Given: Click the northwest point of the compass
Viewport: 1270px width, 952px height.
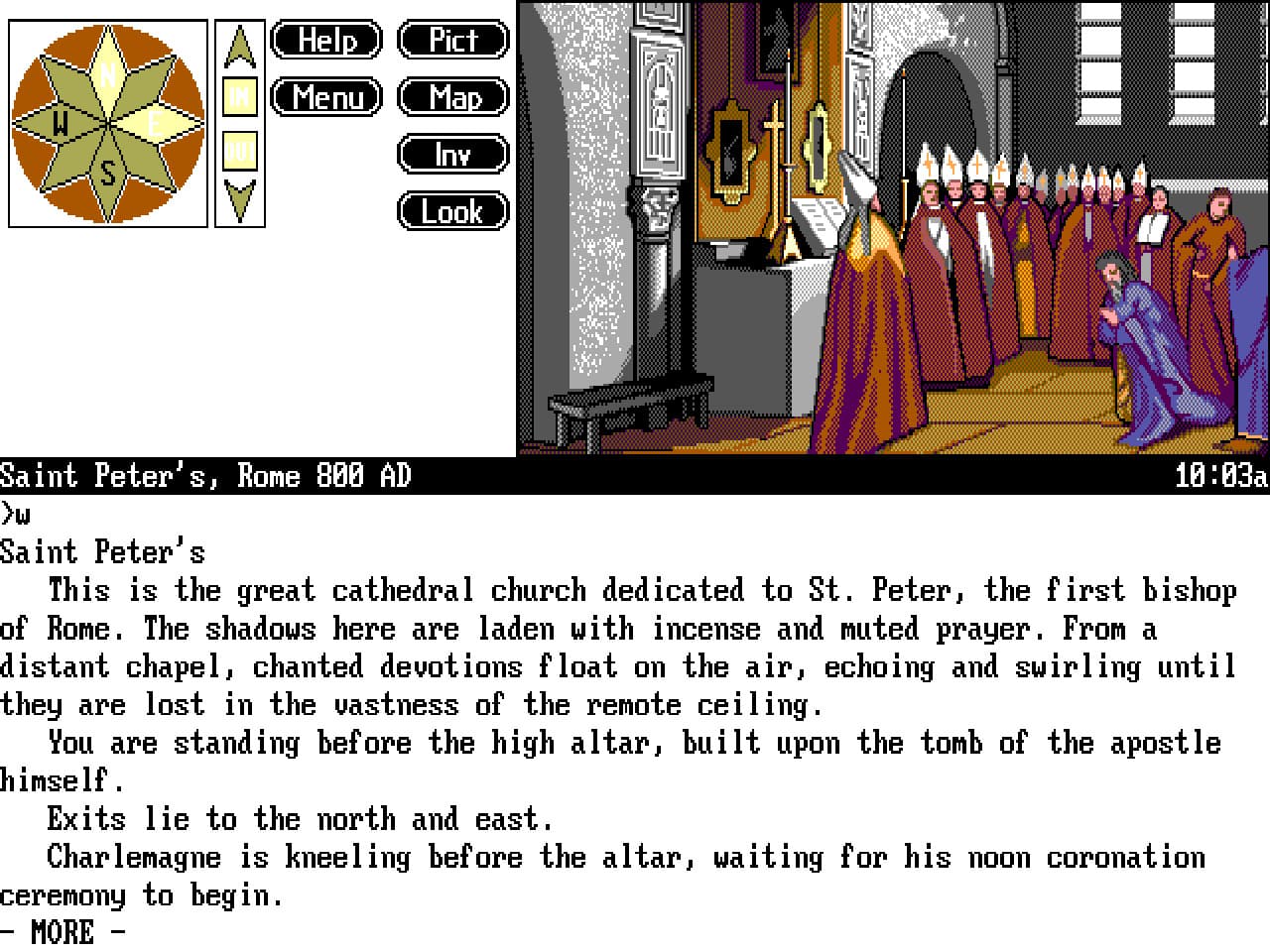Looking at the screenshot, I should tap(67, 84).
